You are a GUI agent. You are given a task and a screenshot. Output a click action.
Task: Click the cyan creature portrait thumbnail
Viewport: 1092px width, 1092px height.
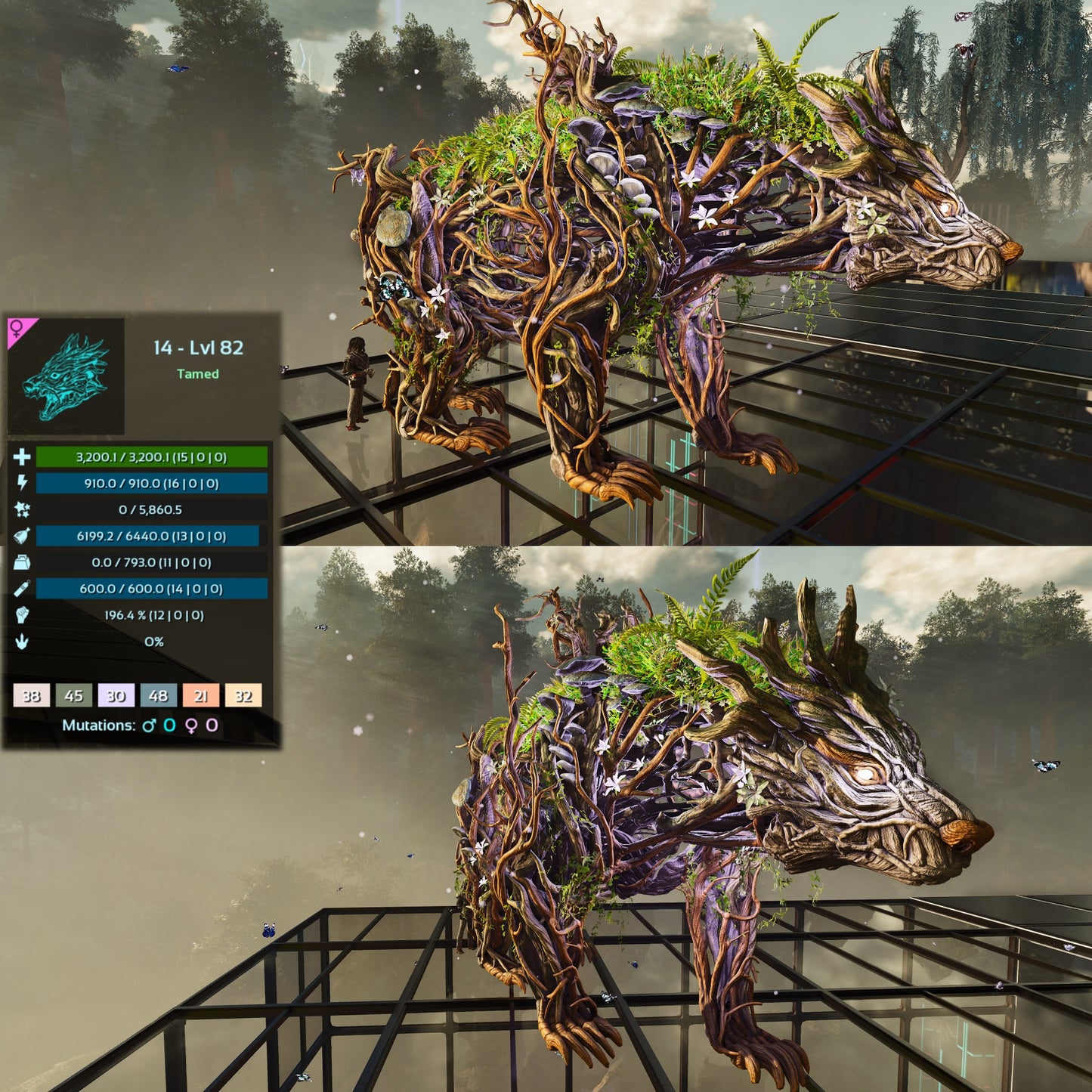coord(66,377)
